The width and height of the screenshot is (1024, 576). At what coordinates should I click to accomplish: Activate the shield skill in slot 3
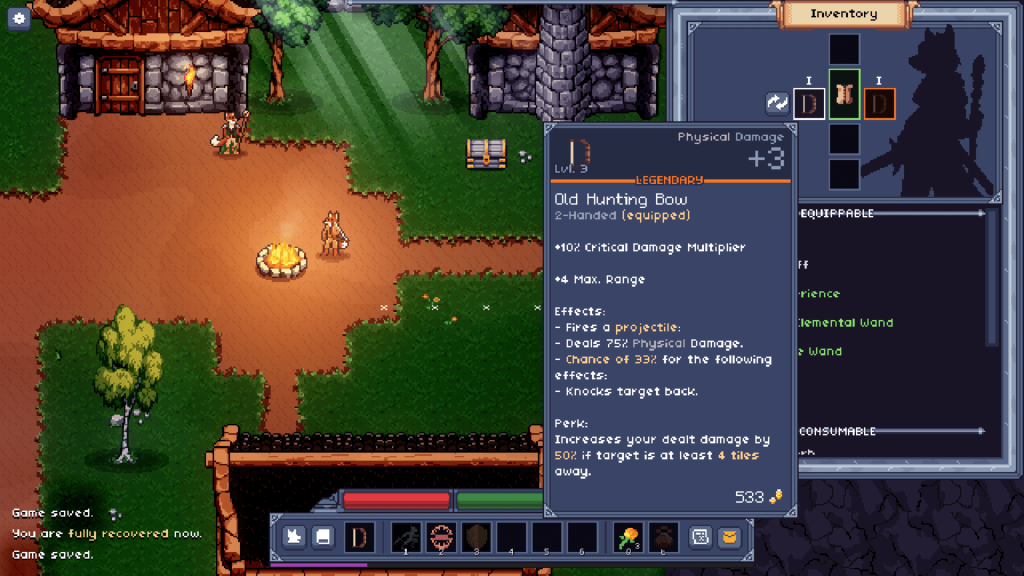476,537
